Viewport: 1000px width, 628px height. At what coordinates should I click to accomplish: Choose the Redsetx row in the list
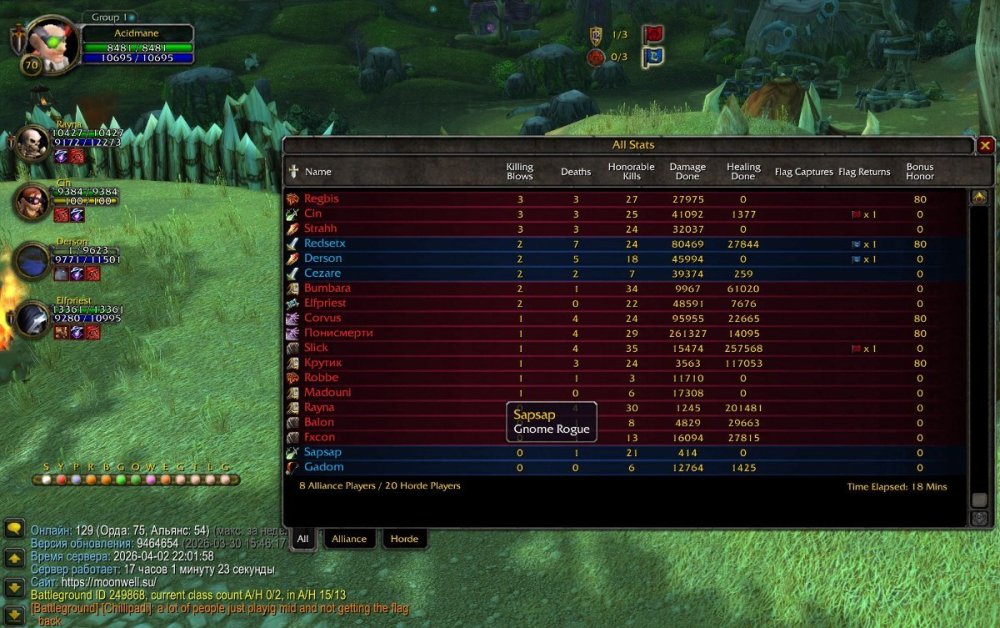(x=325, y=244)
